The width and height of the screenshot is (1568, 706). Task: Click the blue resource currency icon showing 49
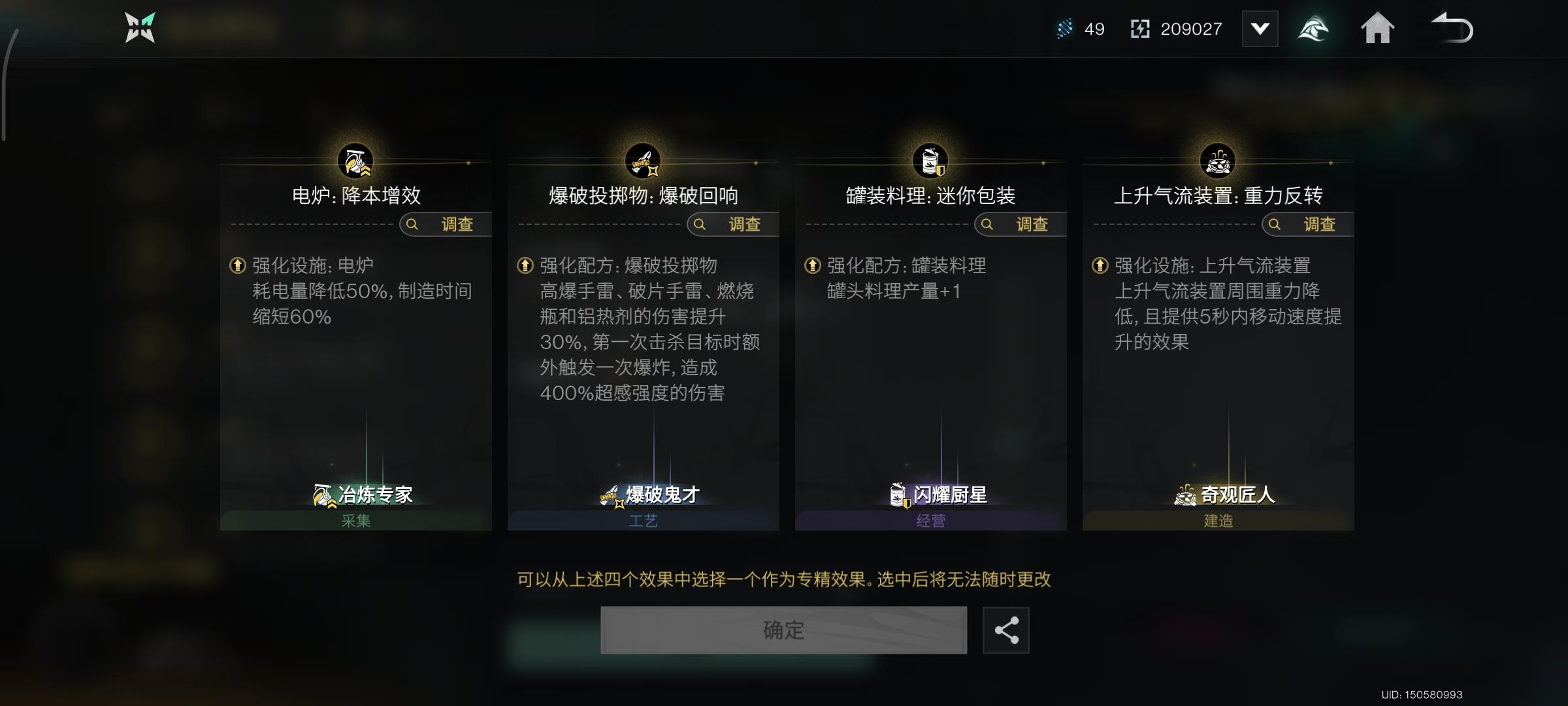pyautogui.click(x=1064, y=29)
